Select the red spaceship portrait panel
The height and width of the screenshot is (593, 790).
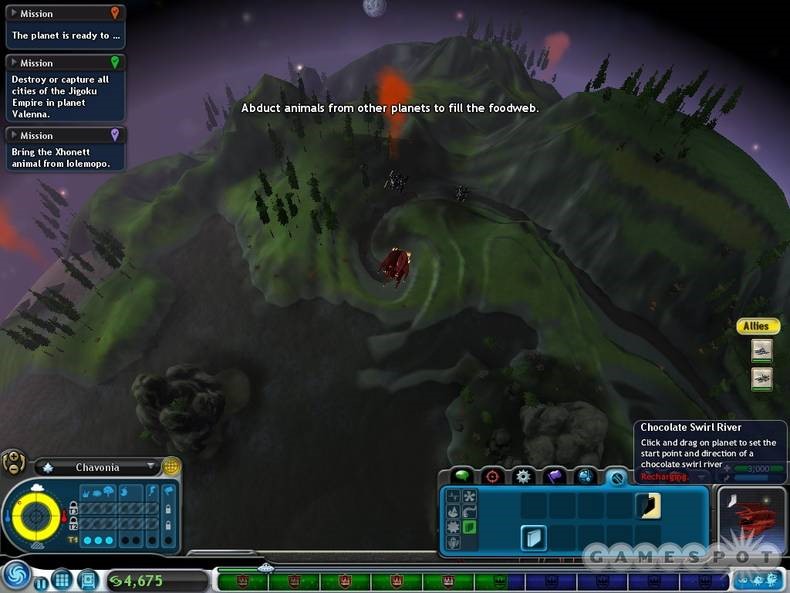(751, 518)
